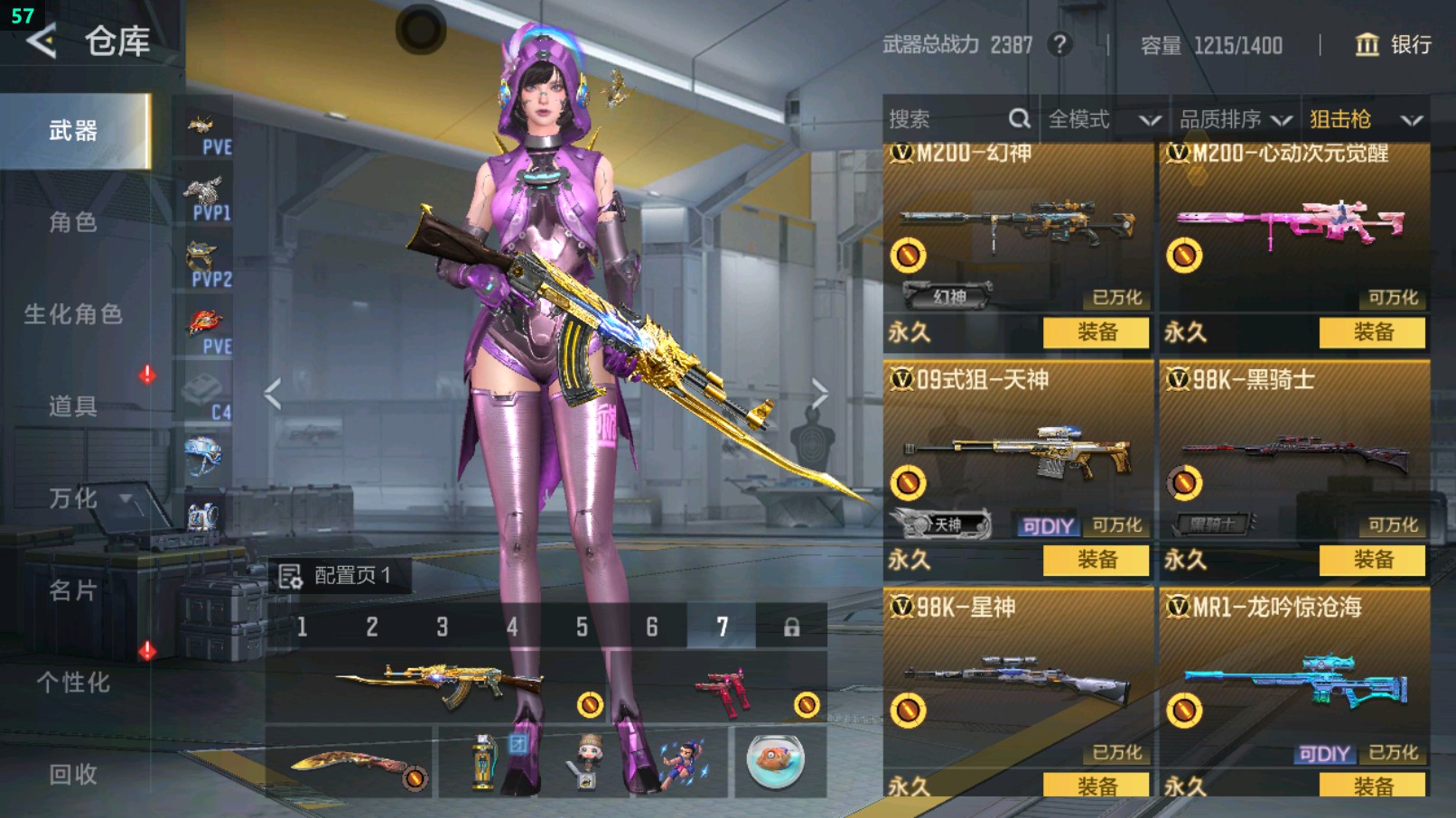The width and height of the screenshot is (1456, 818).
Task: Open the 品质排序 sort dropdown
Action: click(x=1234, y=119)
